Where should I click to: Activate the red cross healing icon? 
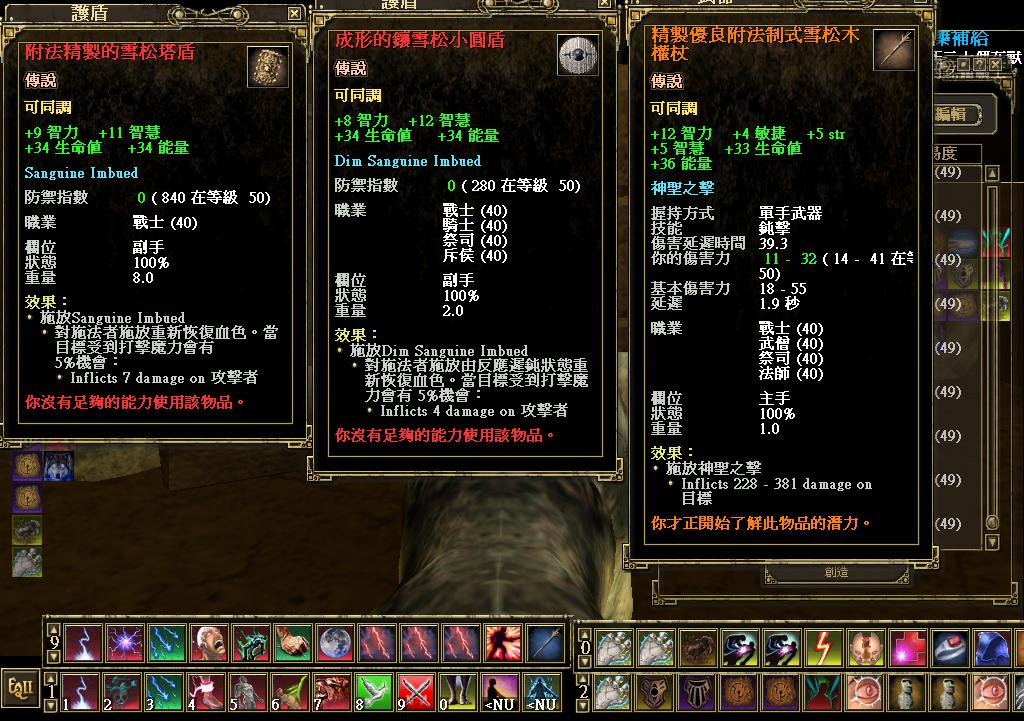909,647
